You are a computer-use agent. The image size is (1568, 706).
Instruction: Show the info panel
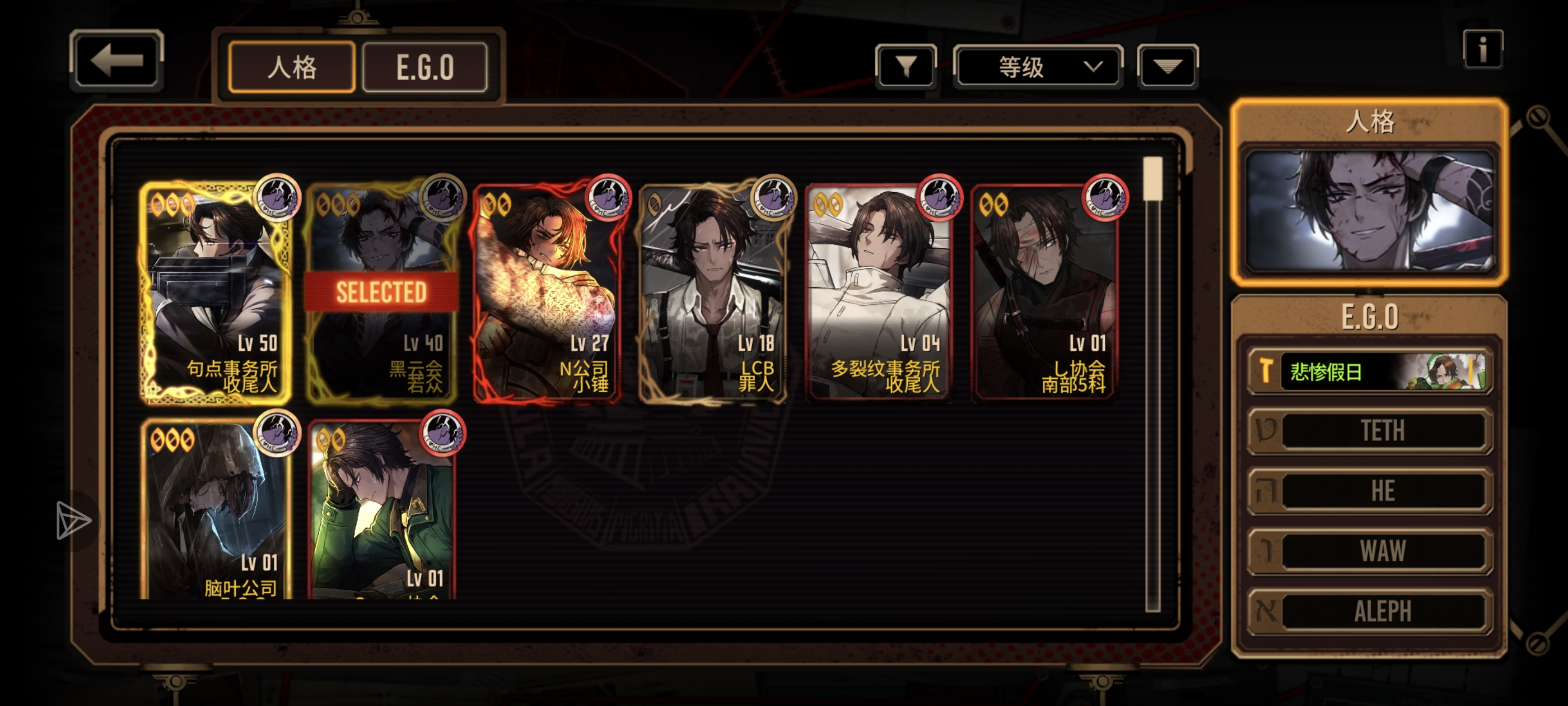coord(1482,49)
